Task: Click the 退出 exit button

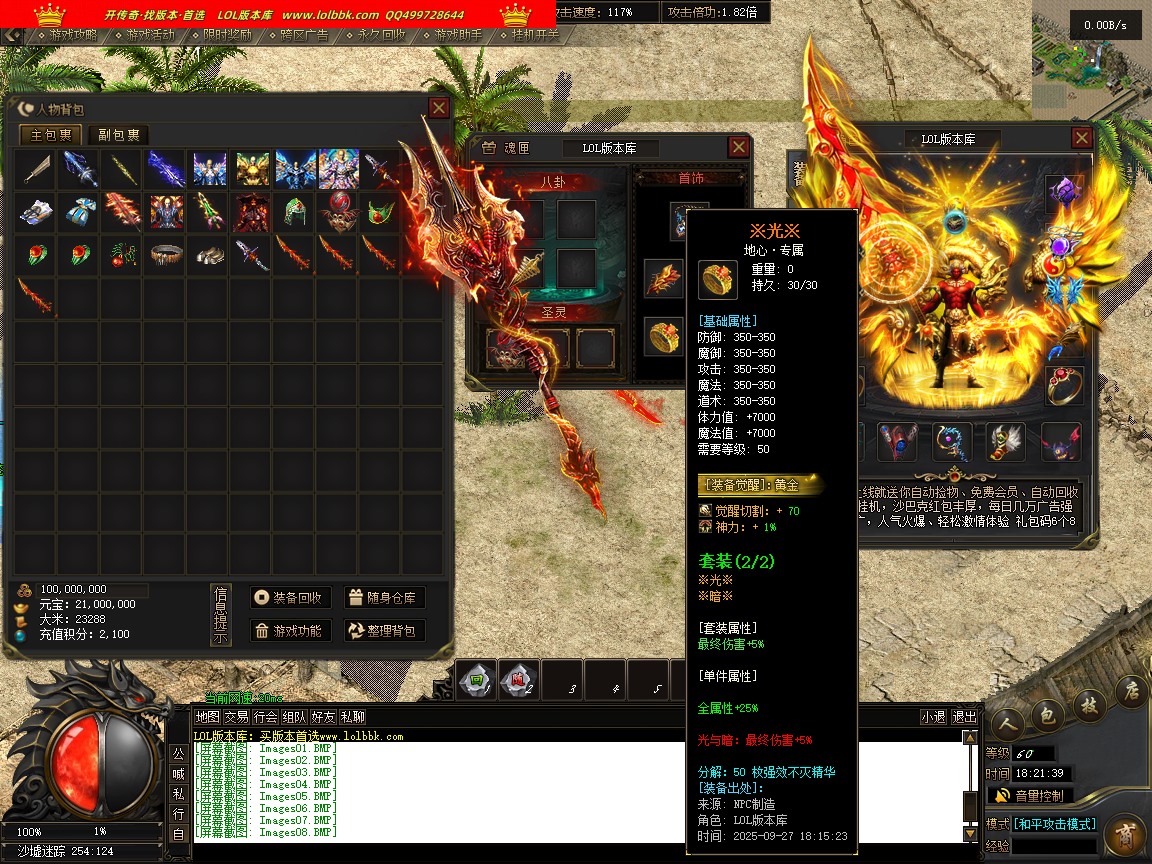Action: (964, 717)
